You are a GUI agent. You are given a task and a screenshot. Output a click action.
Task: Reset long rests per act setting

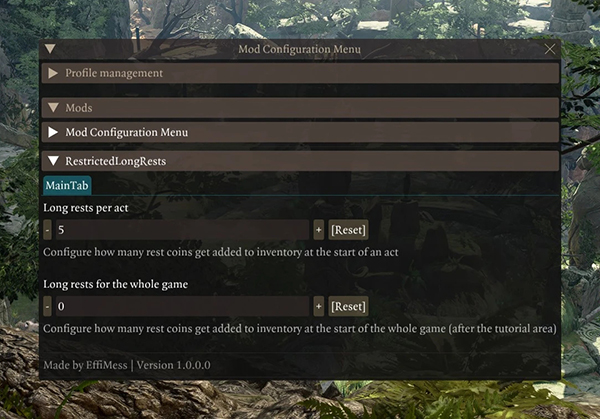click(348, 229)
